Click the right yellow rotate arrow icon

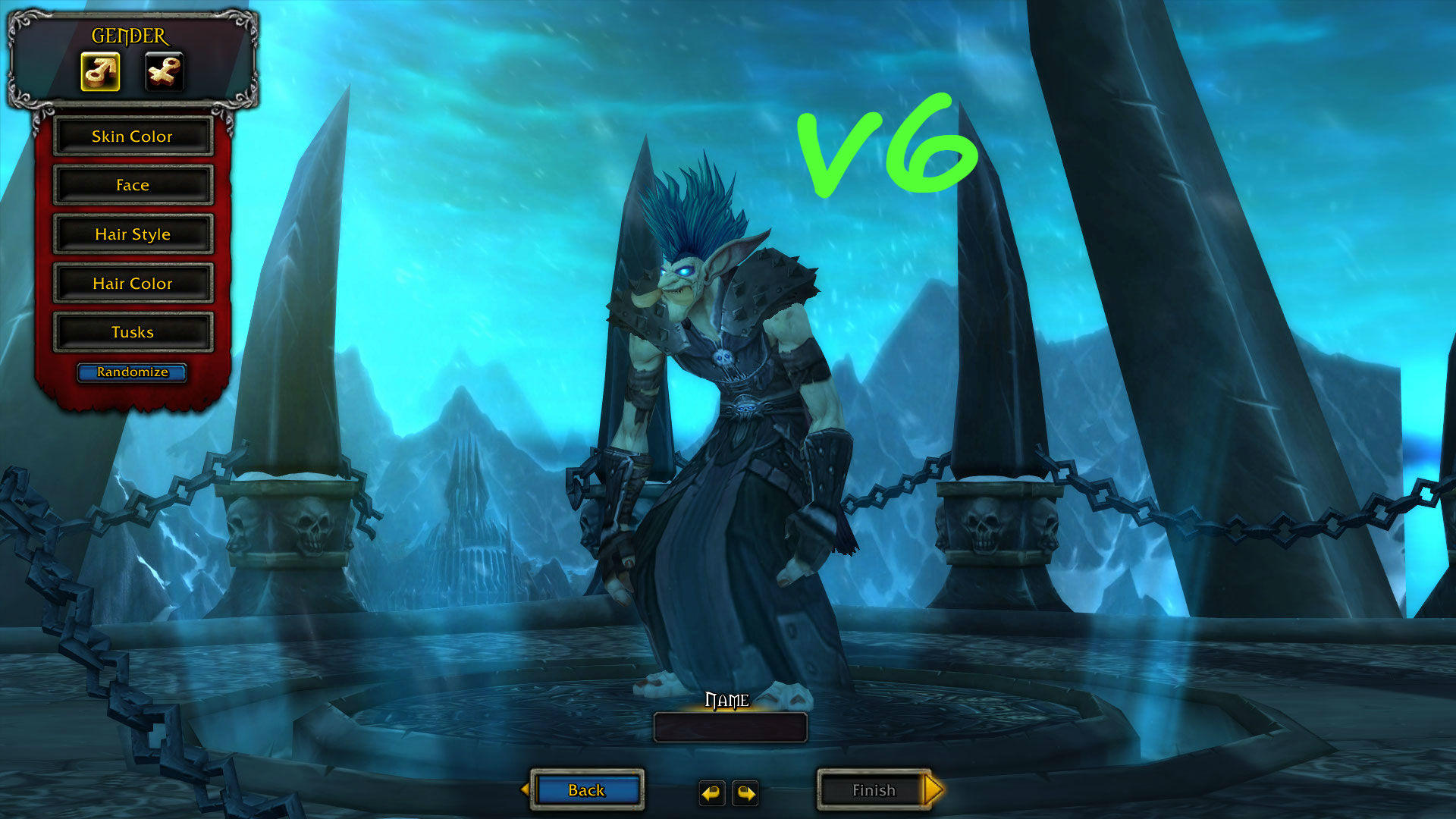tap(746, 791)
